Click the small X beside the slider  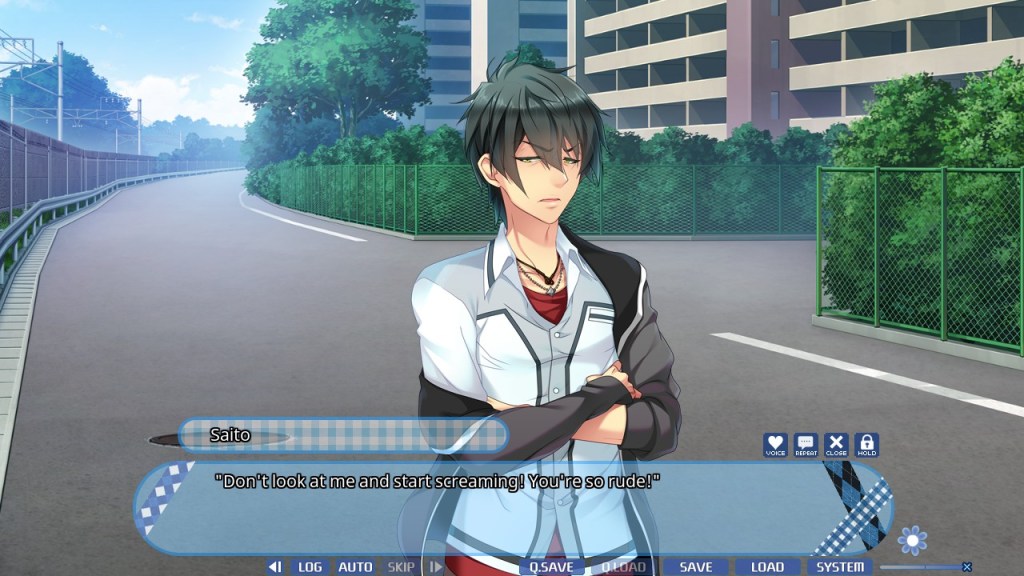(967, 567)
